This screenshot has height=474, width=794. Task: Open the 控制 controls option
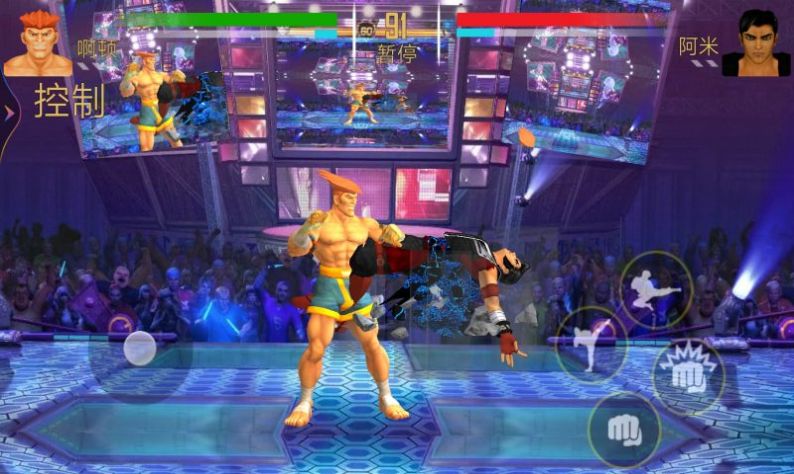pyautogui.click(x=69, y=101)
